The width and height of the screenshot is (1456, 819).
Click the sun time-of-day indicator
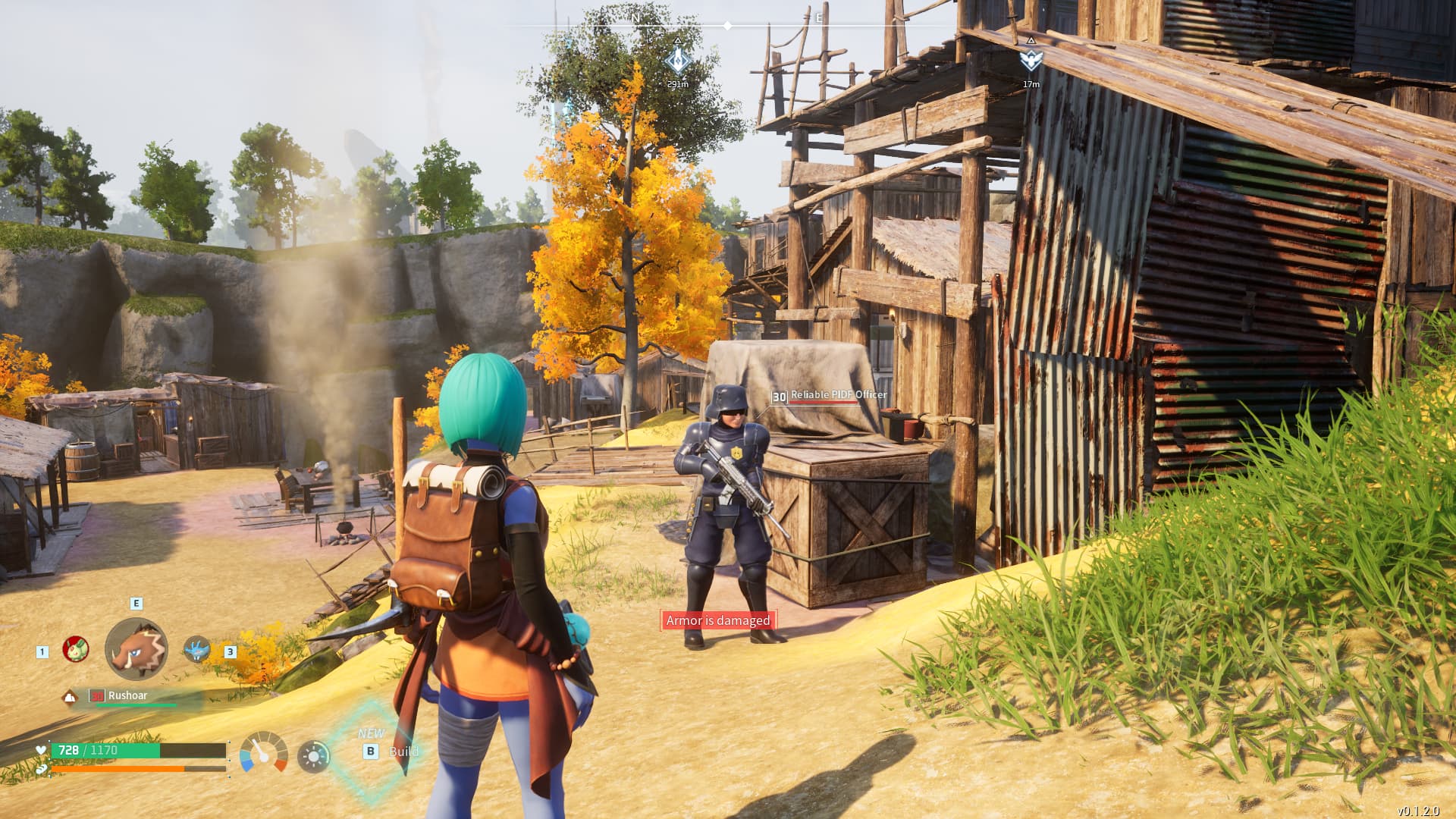point(314,755)
